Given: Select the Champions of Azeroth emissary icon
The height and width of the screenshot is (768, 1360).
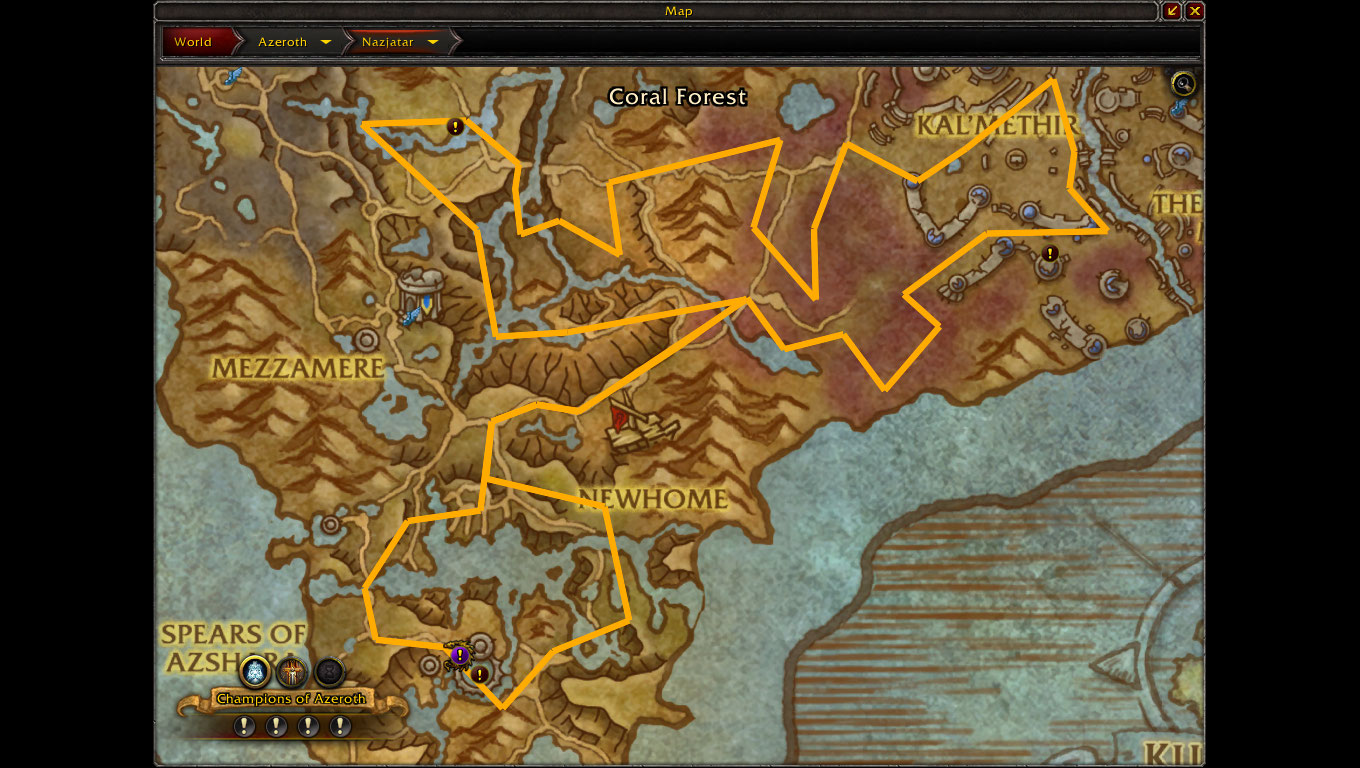Looking at the screenshot, I should point(256,671).
